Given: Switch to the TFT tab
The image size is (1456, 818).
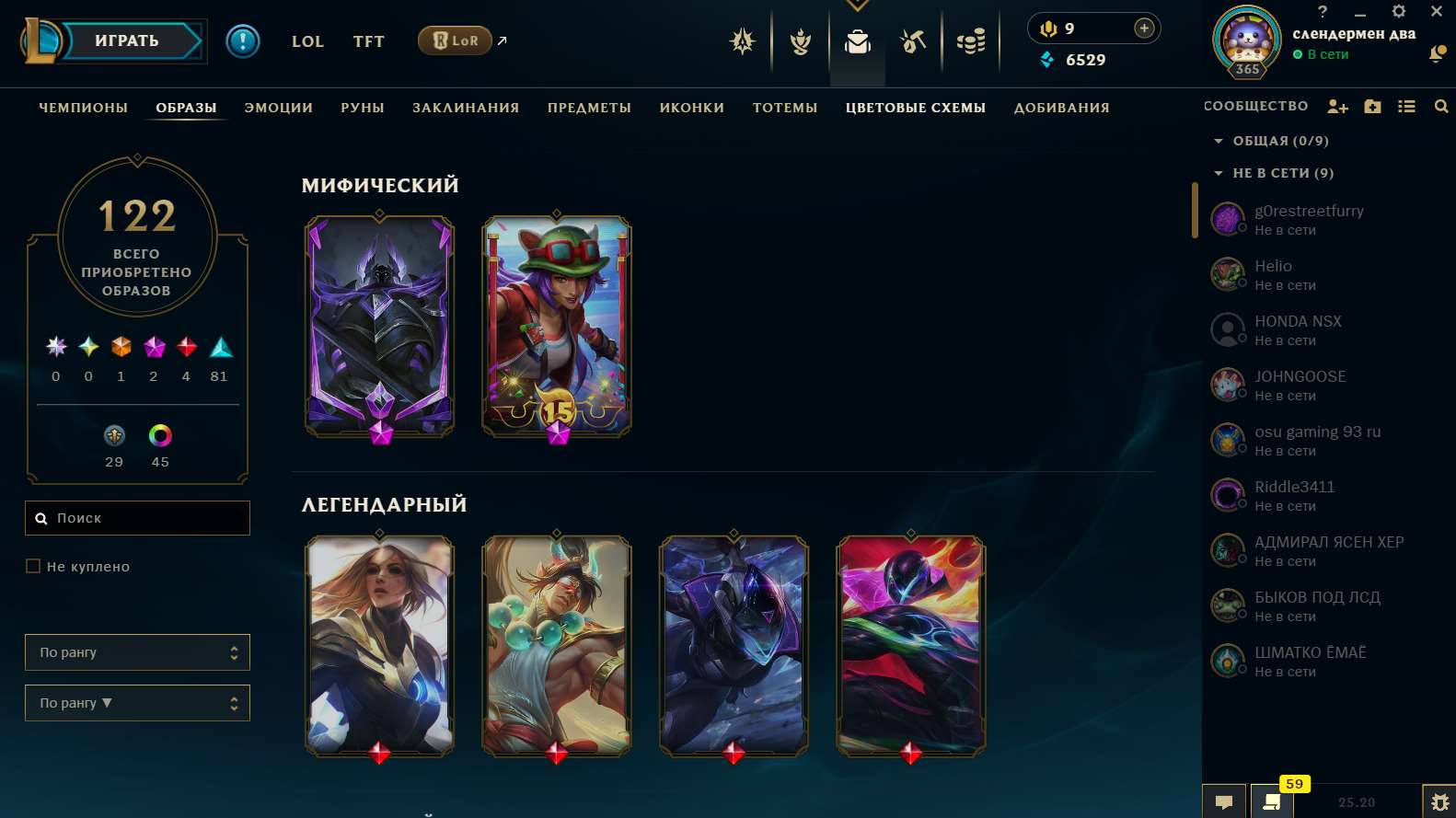Looking at the screenshot, I should 368,41.
